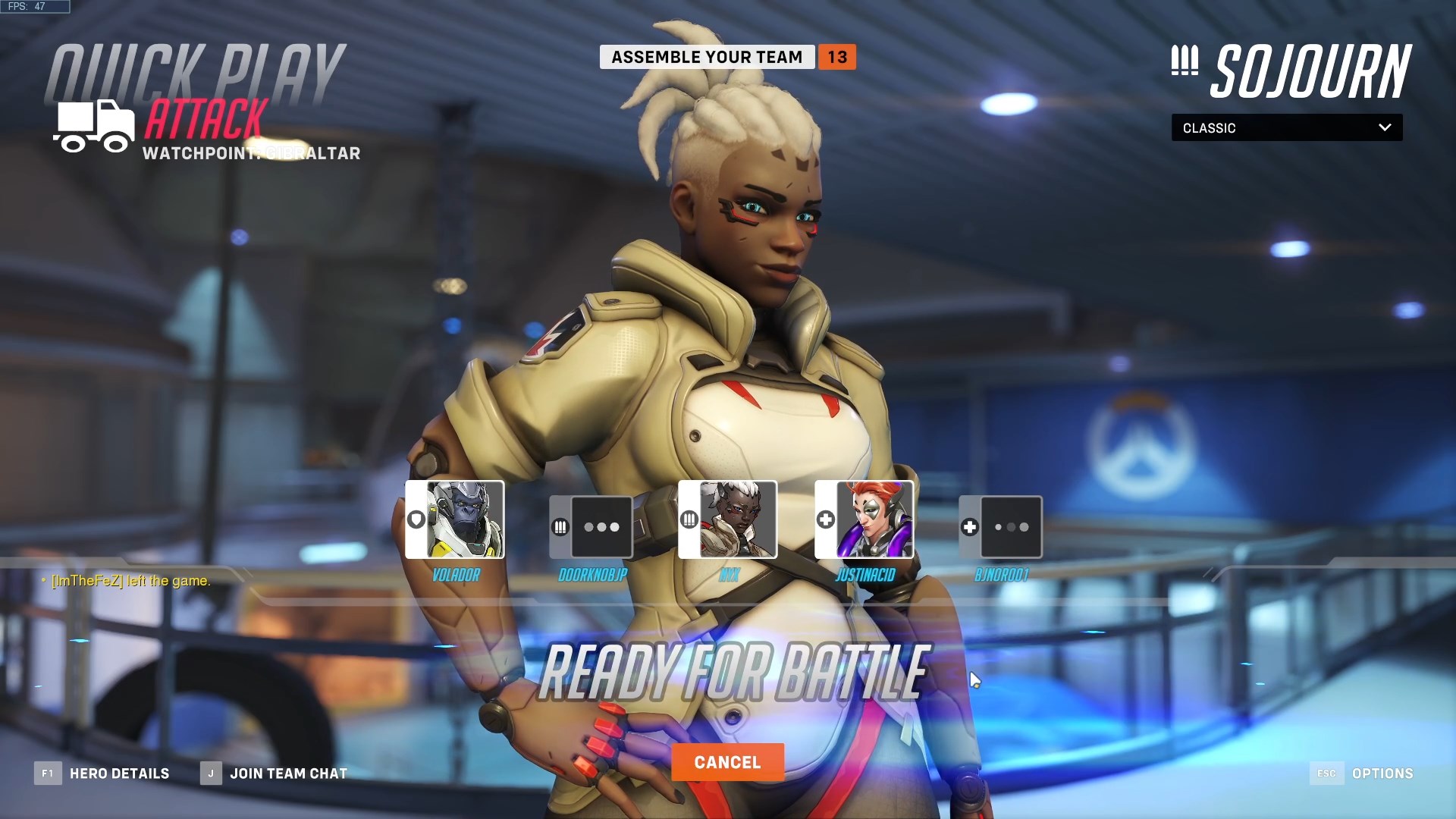Open Hero Details

[x=102, y=773]
